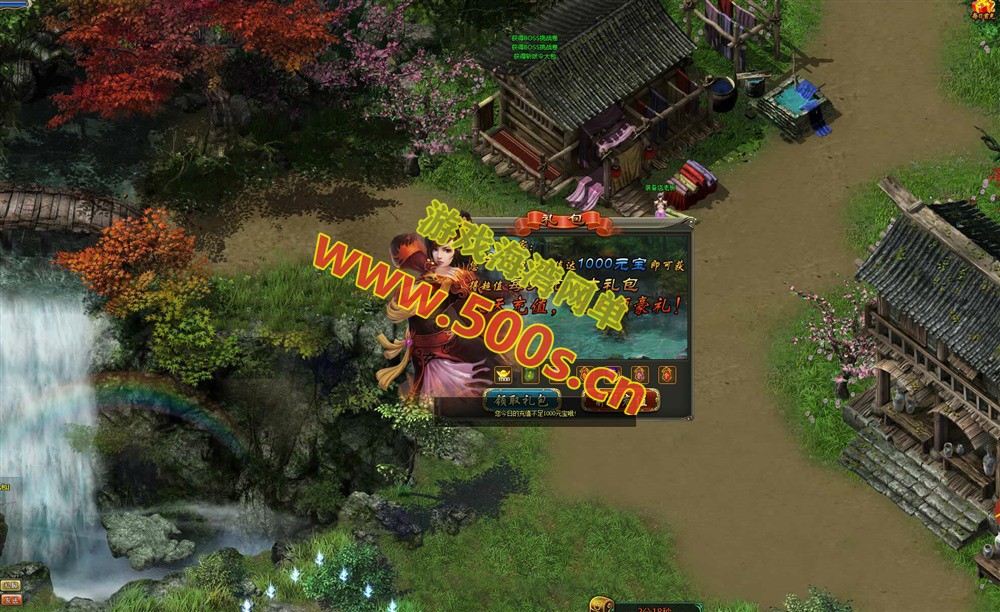Open the 每日首充 daily first-recharge gift icon

pos(983,10)
